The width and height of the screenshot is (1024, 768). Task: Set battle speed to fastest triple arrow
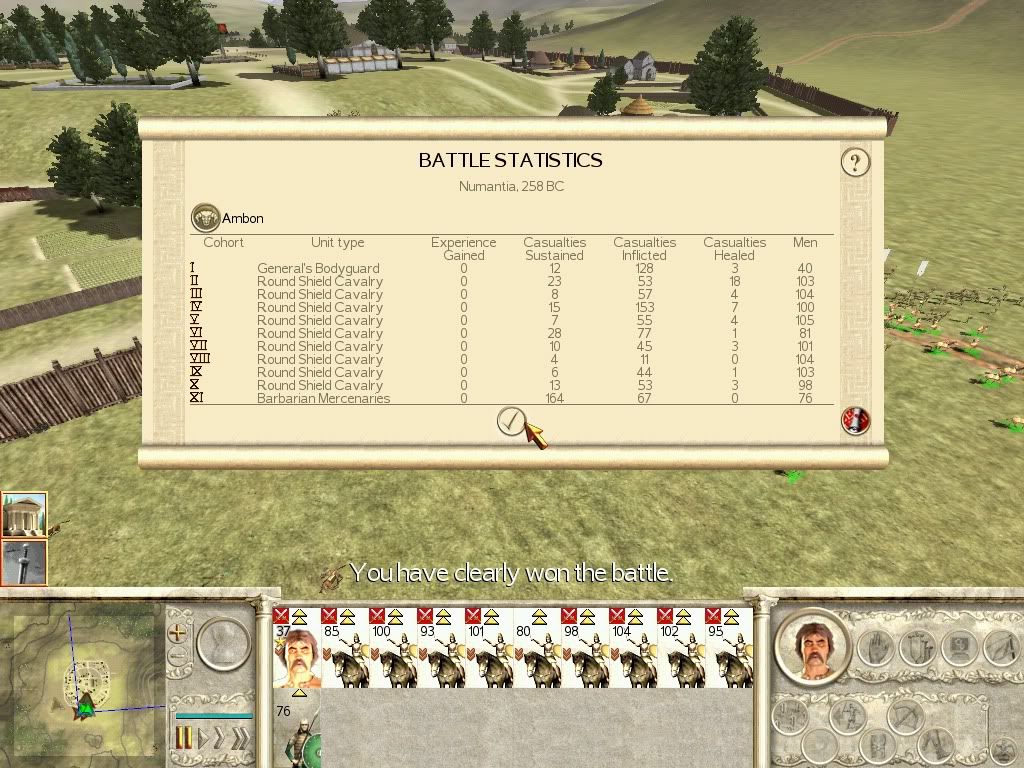pyautogui.click(x=241, y=739)
